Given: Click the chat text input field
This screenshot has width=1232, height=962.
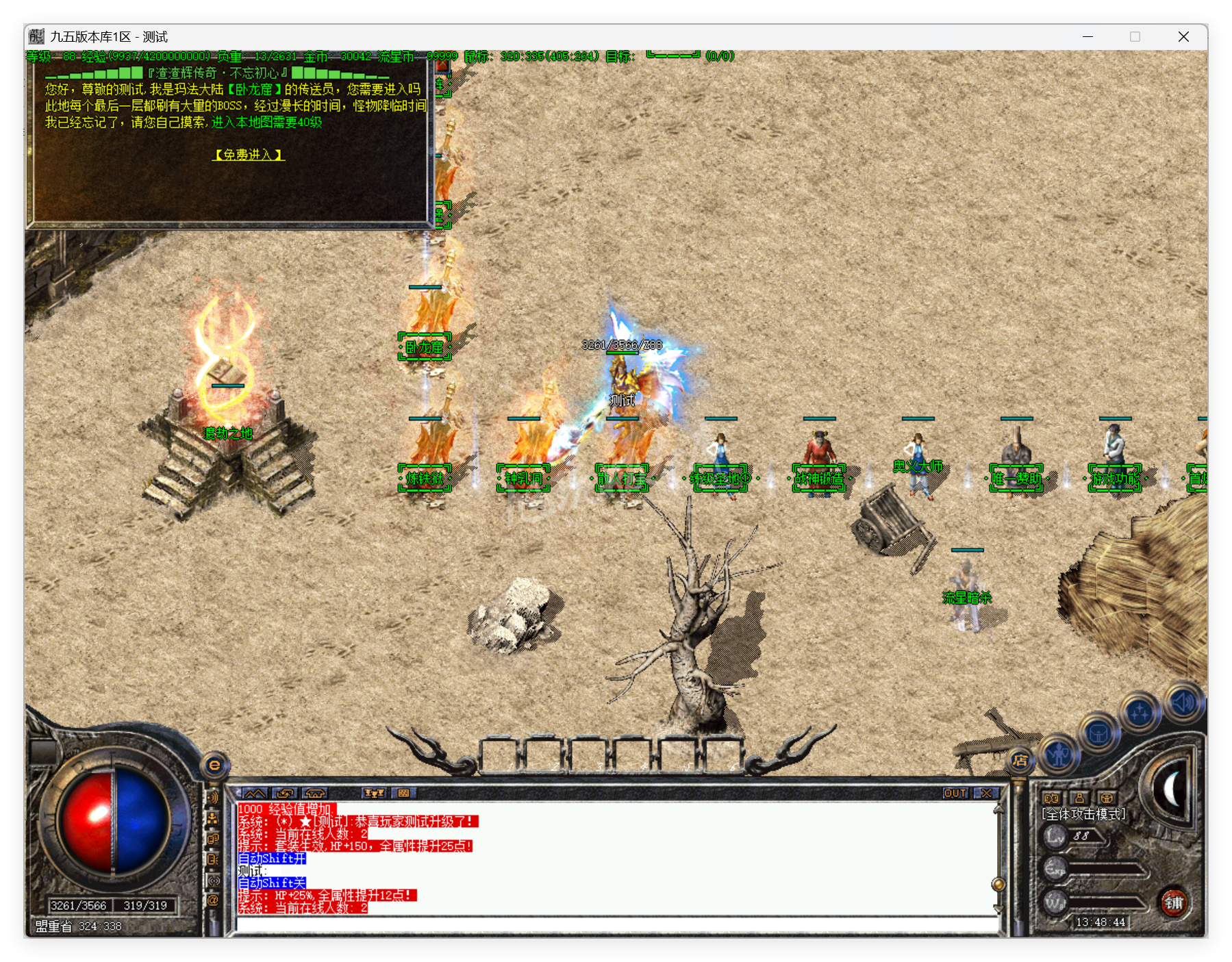Looking at the screenshot, I should (x=616, y=924).
